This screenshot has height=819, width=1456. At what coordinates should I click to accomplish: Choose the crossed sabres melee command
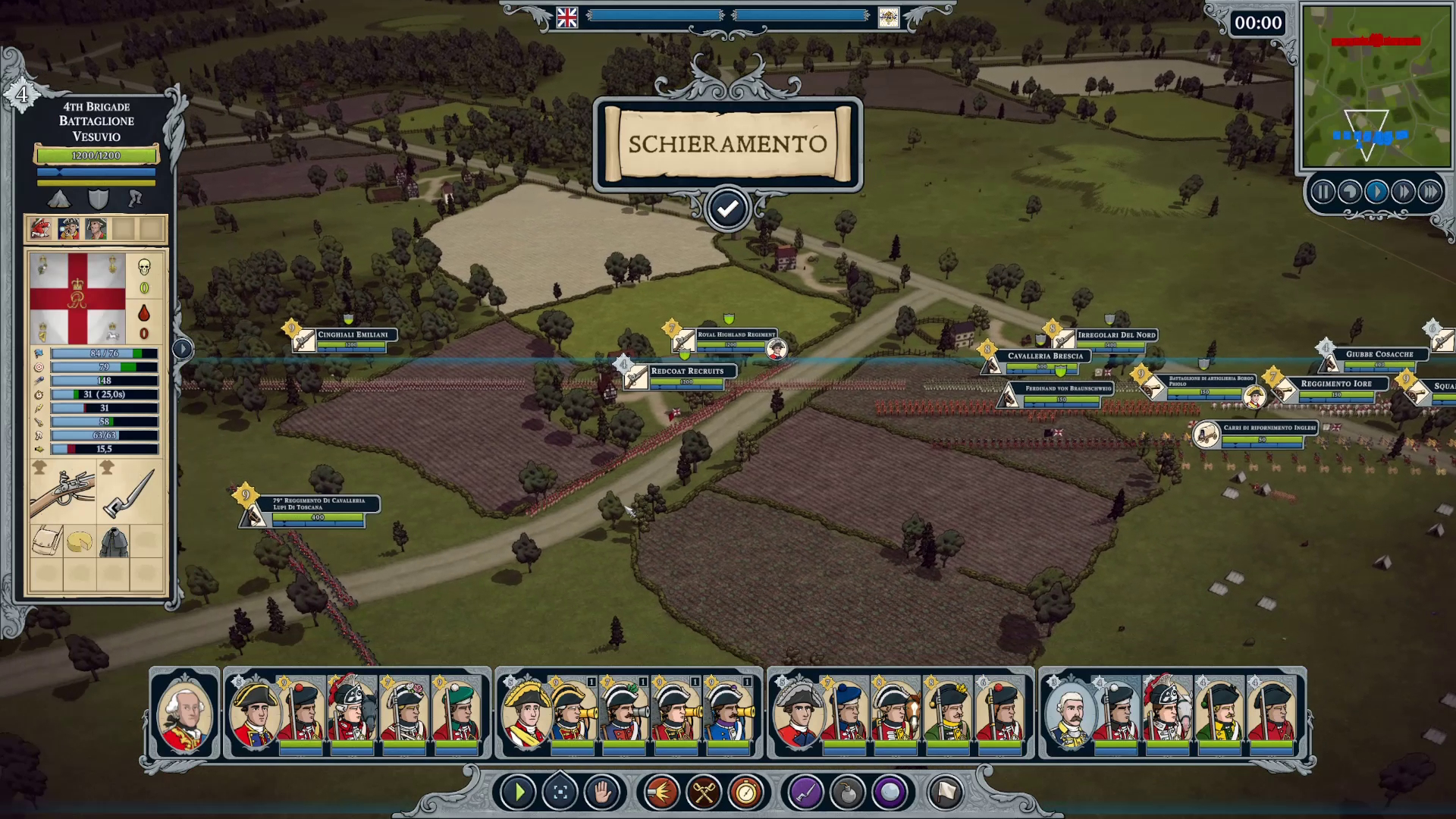tap(704, 792)
